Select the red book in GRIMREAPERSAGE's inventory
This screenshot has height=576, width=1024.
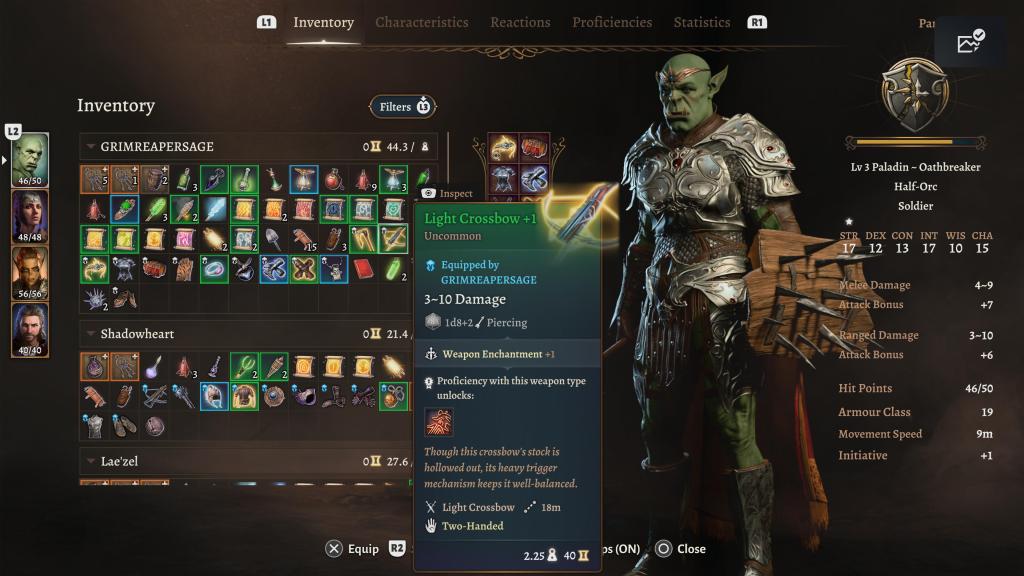[x=363, y=268]
